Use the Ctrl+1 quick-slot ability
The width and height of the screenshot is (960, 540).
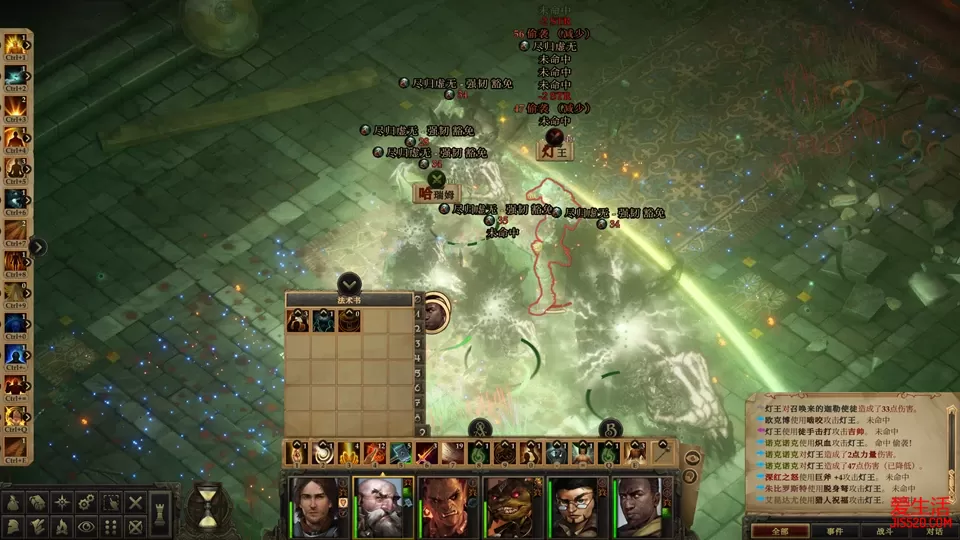[16, 46]
